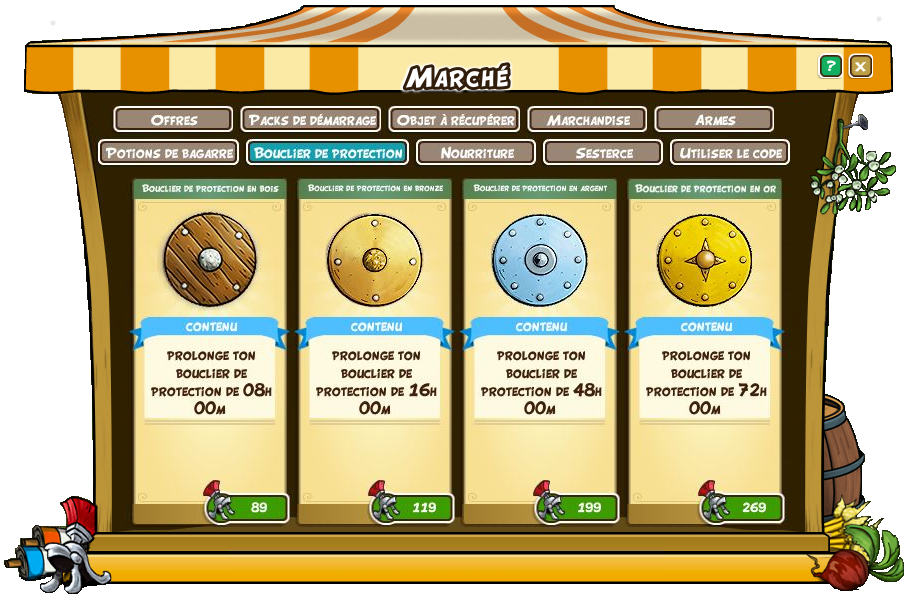Open the Packs de démarrage tab
Screen dimensions: 906x600
[311, 120]
